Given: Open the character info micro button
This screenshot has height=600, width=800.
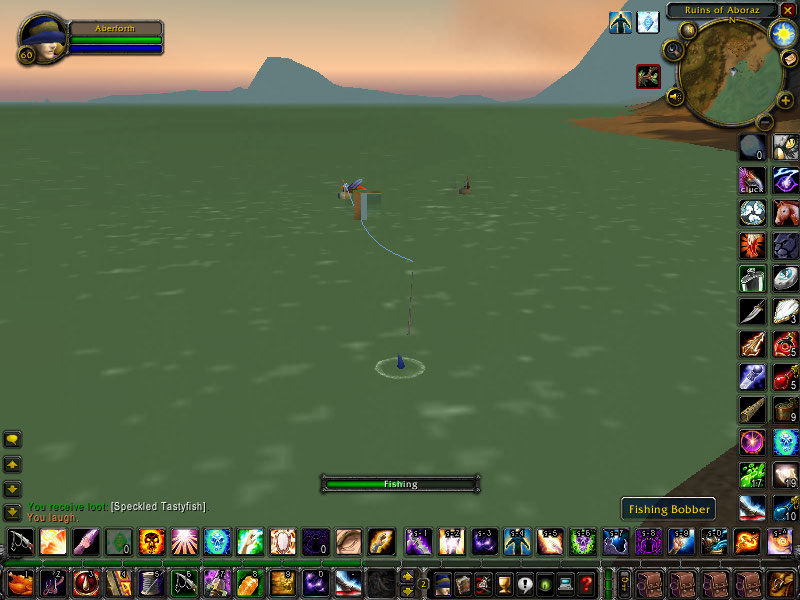Looking at the screenshot, I should coord(442,583).
